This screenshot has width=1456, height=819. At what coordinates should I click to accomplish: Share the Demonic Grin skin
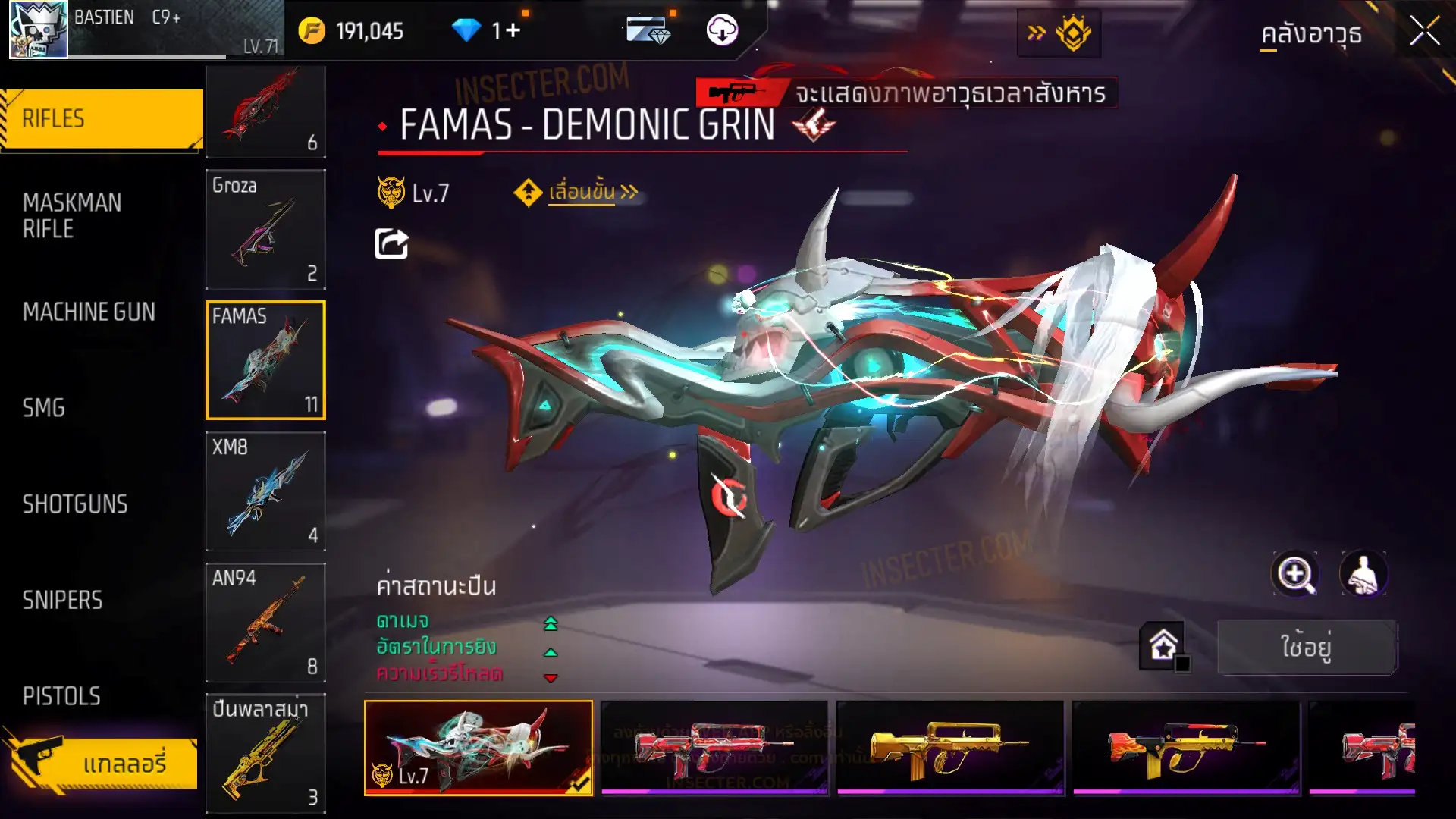coord(391,244)
